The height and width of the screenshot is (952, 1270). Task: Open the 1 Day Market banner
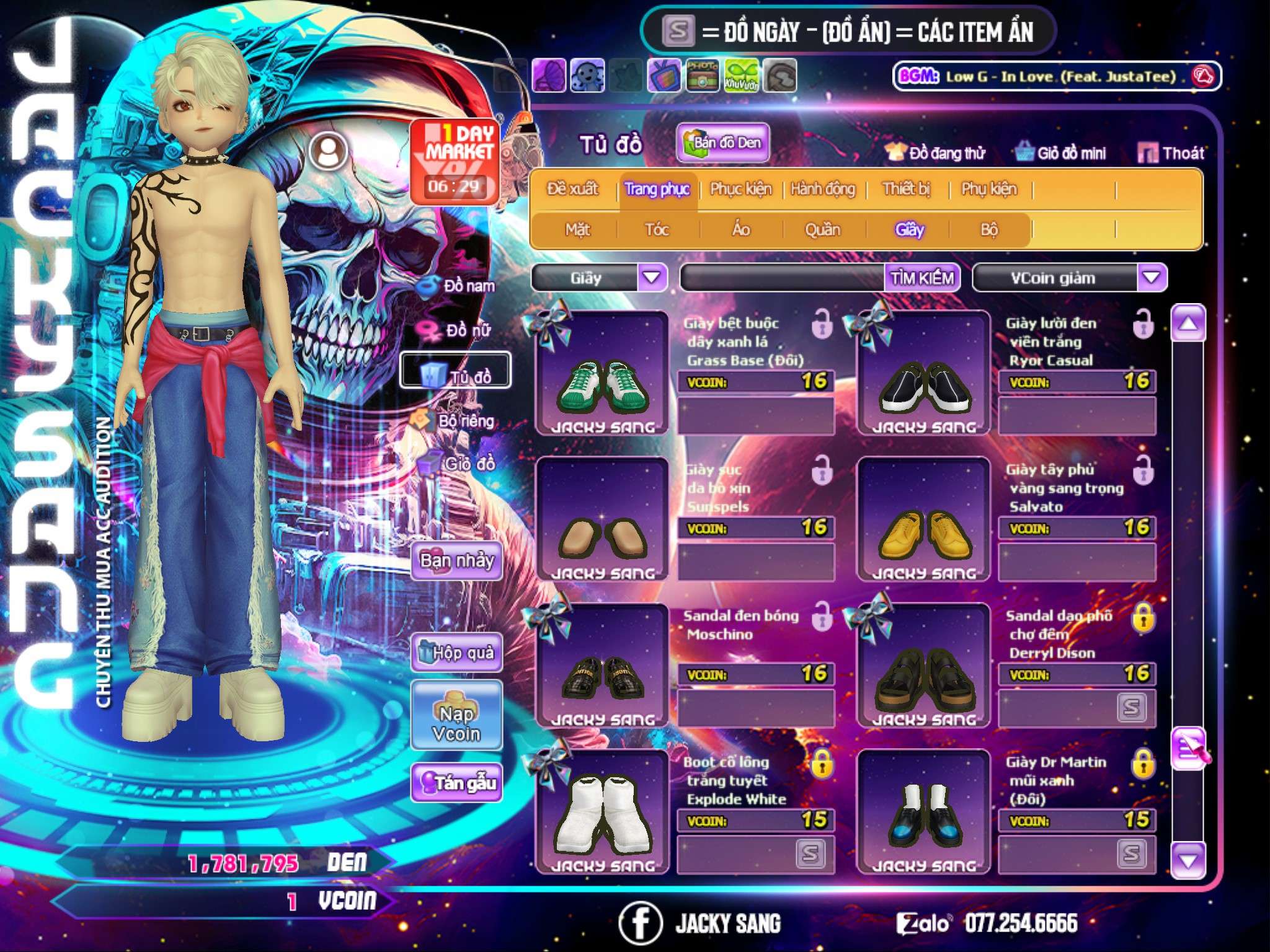455,161
